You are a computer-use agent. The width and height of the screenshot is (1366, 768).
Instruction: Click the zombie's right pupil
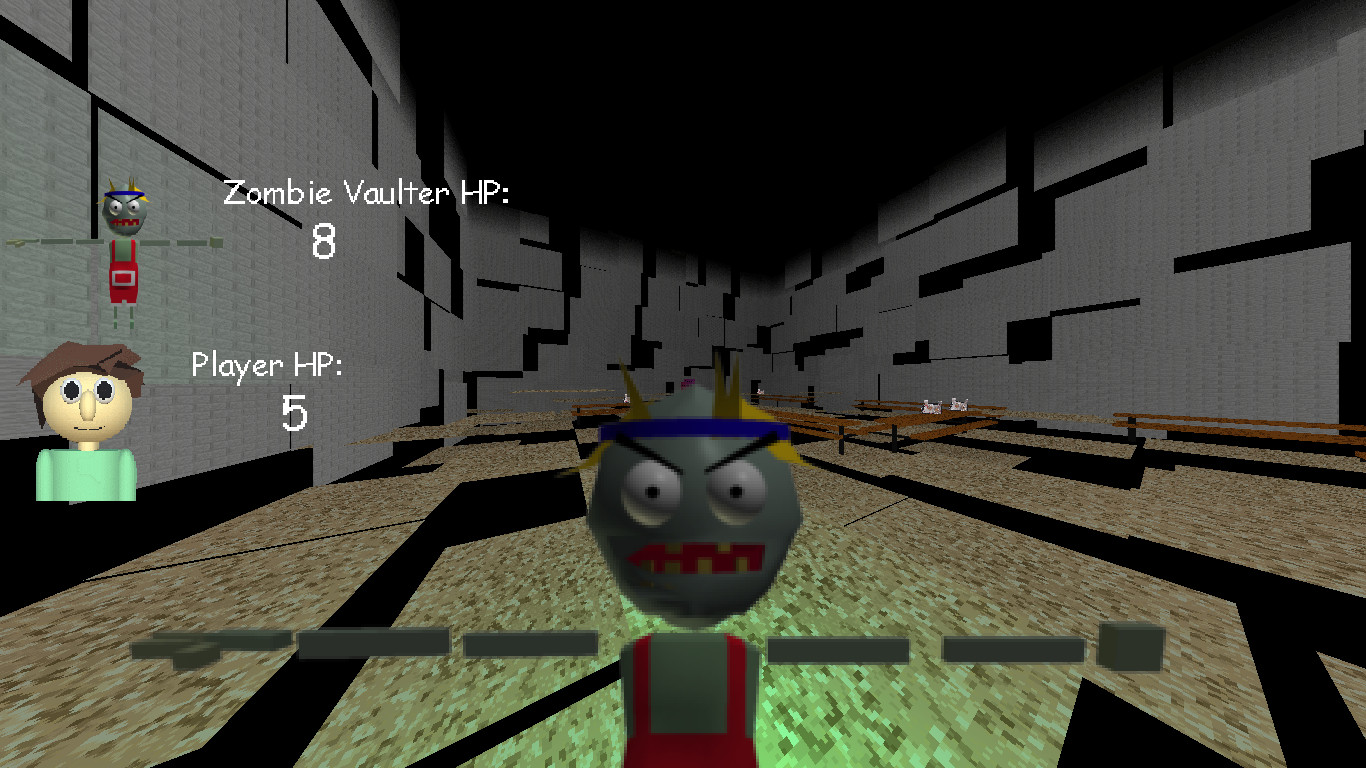pyautogui.click(x=737, y=492)
